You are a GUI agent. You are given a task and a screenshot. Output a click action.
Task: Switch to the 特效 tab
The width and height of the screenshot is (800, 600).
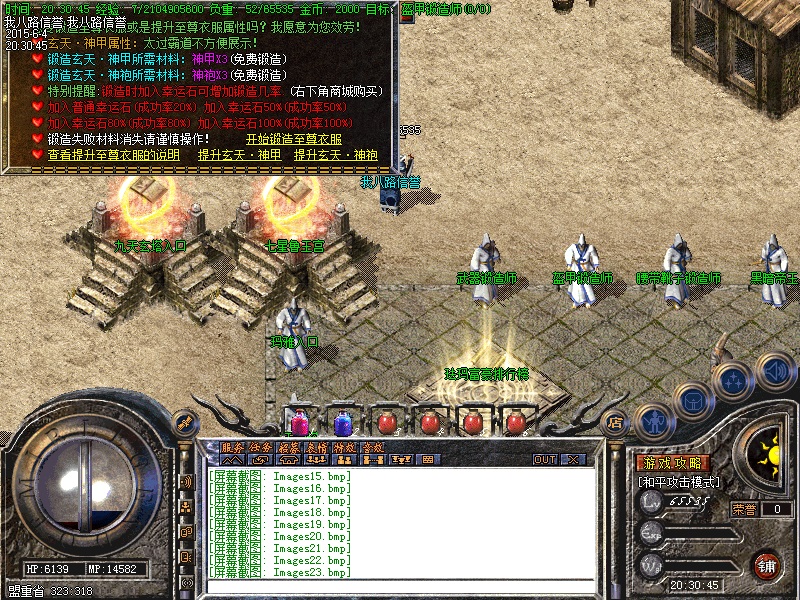pos(344,447)
